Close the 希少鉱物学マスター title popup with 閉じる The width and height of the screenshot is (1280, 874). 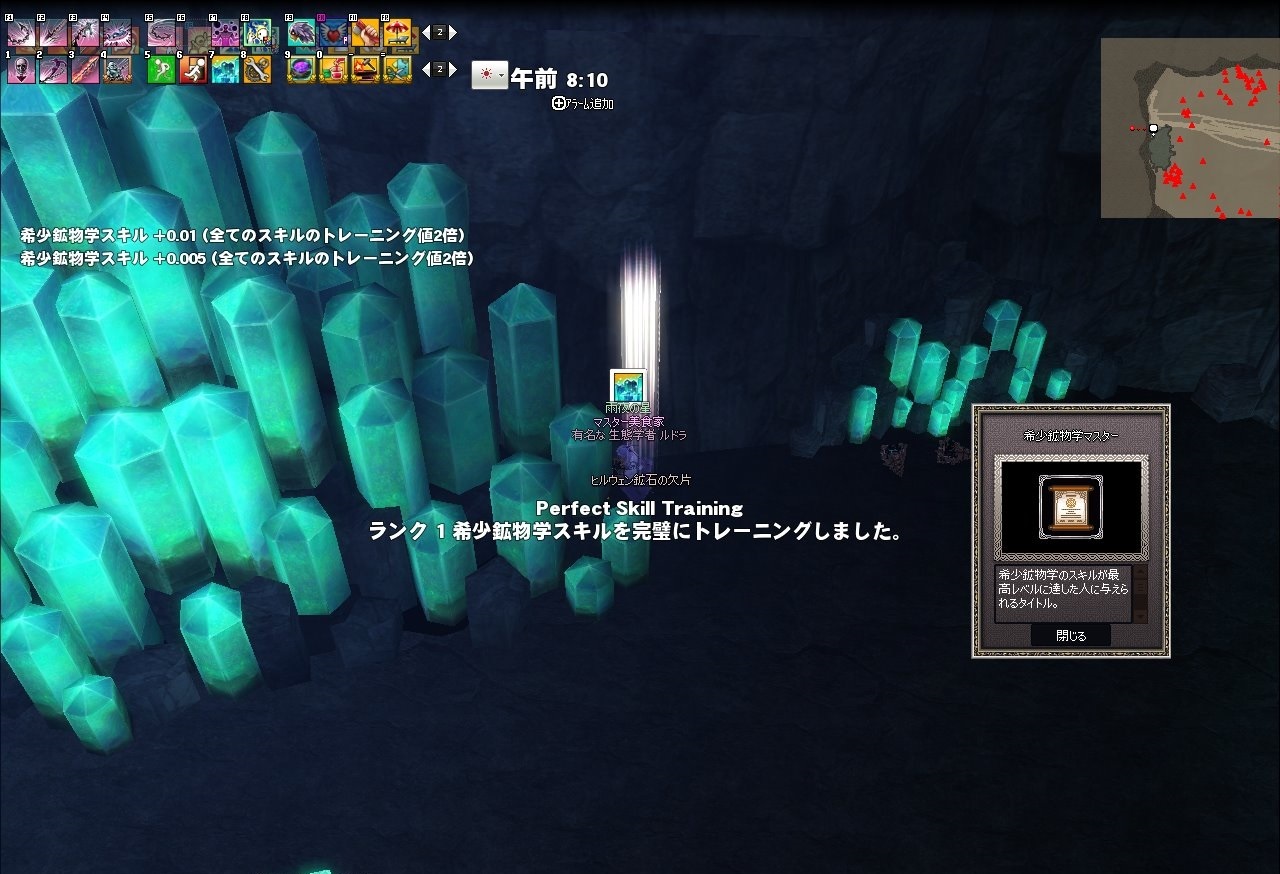coord(1070,635)
